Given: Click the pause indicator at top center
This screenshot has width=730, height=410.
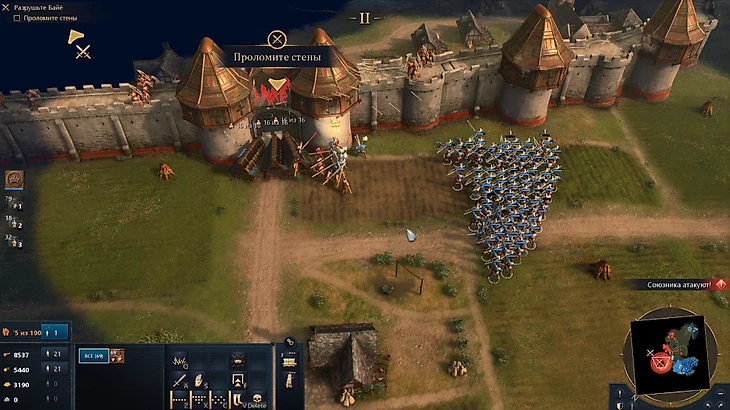Looking at the screenshot, I should click(365, 18).
